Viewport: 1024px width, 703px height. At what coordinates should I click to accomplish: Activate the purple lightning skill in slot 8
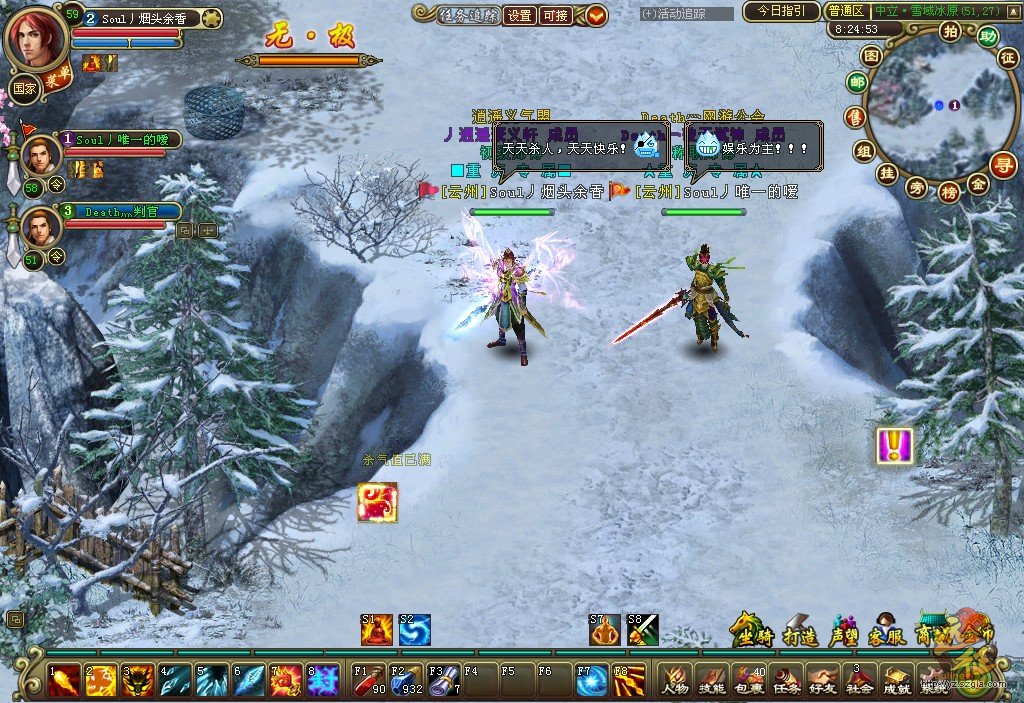pyautogui.click(x=324, y=680)
